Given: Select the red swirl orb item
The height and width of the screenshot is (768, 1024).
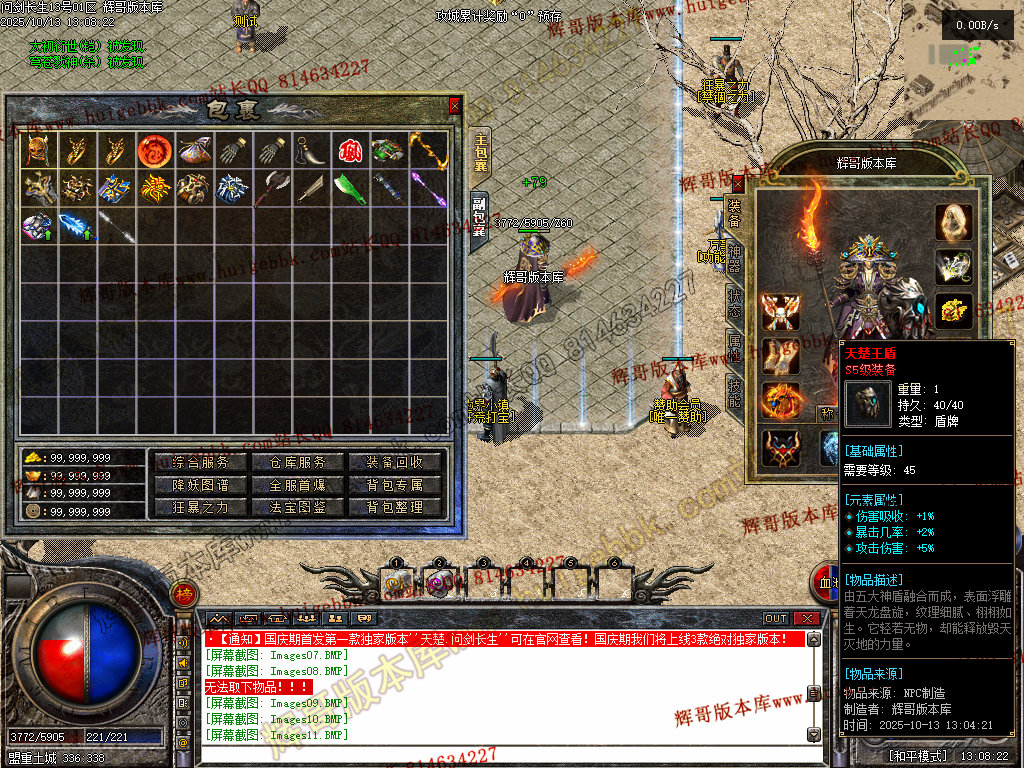Looking at the screenshot, I should 153,151.
